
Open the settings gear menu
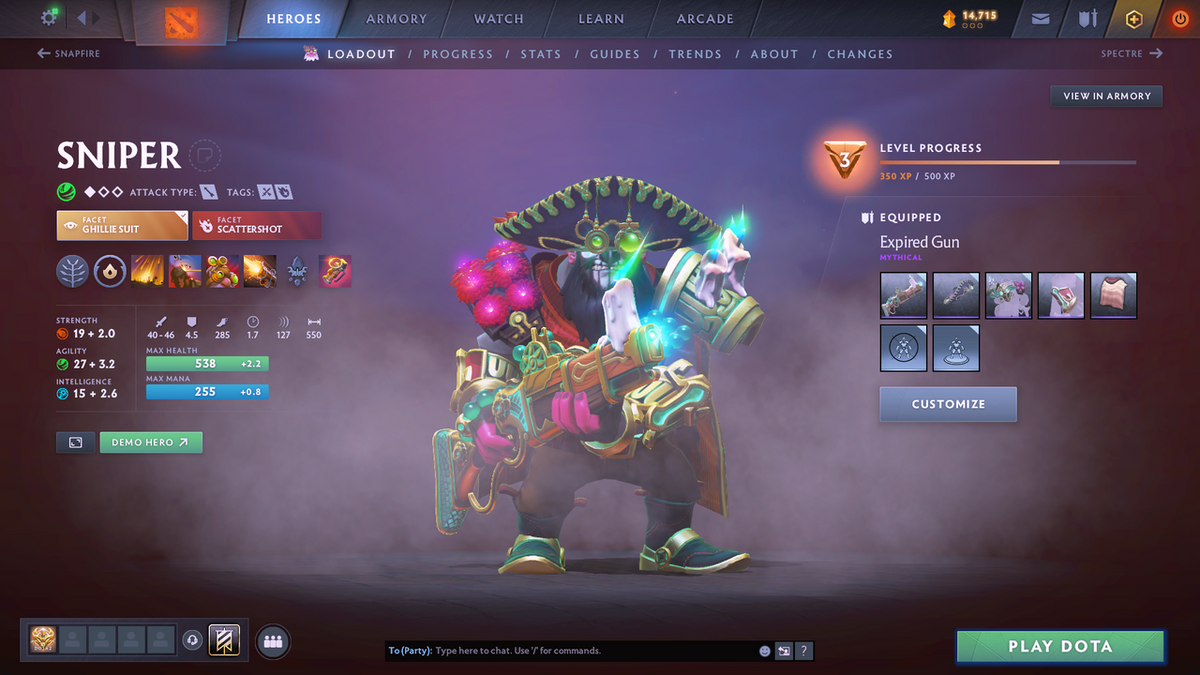tap(49, 18)
